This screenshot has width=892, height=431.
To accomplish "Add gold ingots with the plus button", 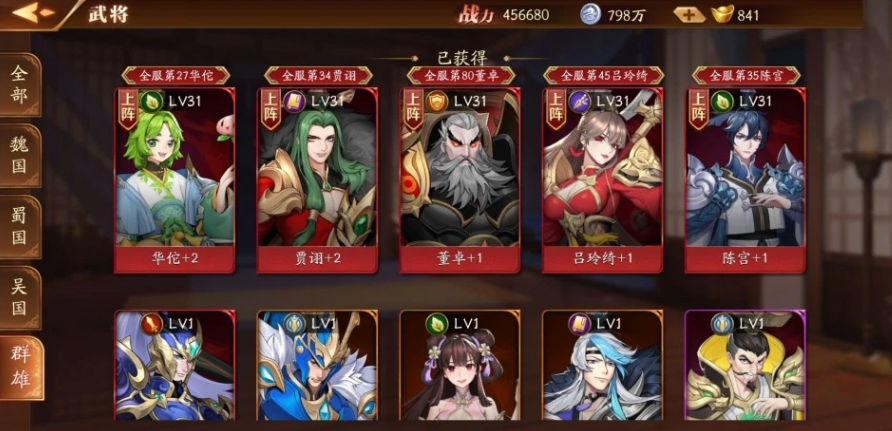I will pos(688,15).
